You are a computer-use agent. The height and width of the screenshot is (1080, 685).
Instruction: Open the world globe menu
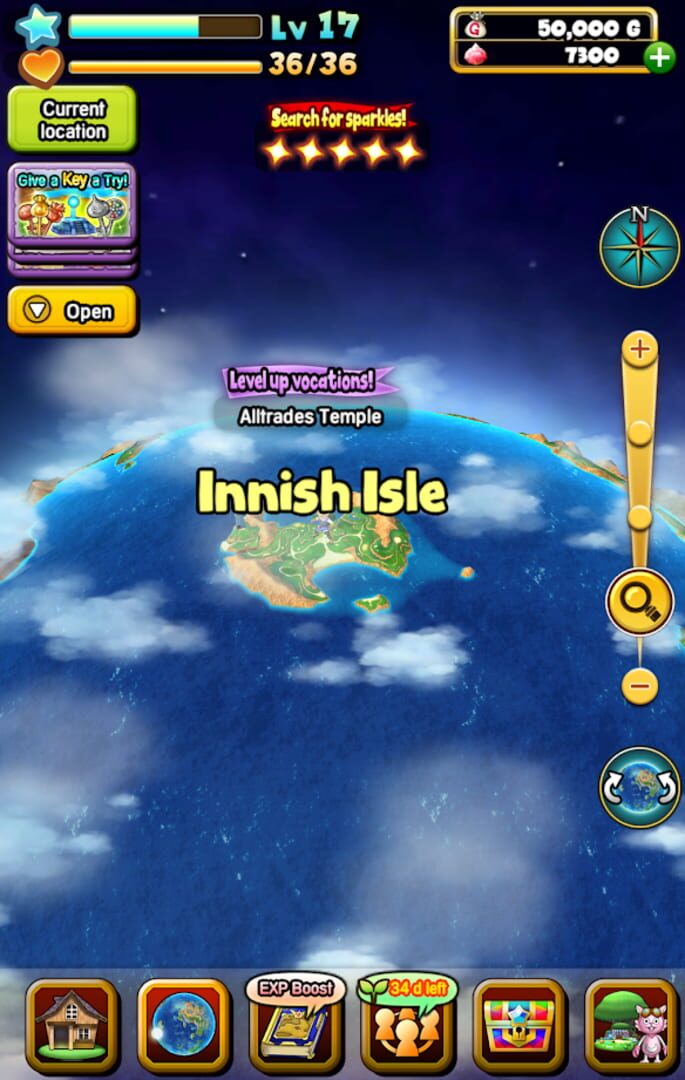tap(184, 1024)
